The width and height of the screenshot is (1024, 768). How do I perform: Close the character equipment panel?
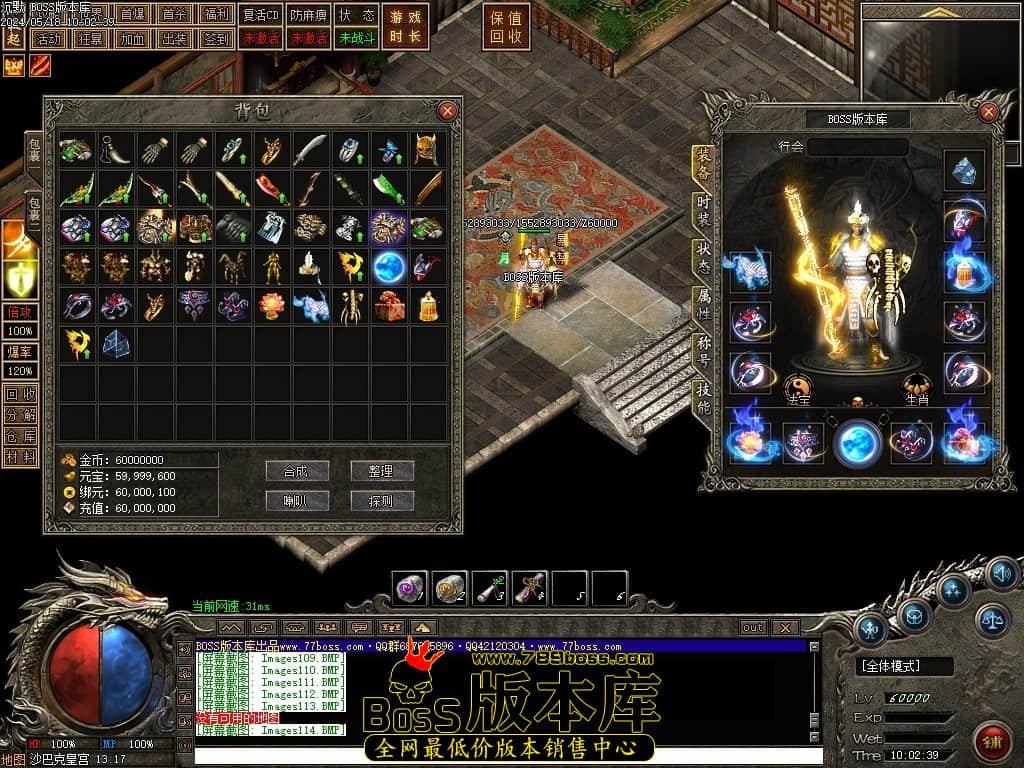[x=989, y=112]
